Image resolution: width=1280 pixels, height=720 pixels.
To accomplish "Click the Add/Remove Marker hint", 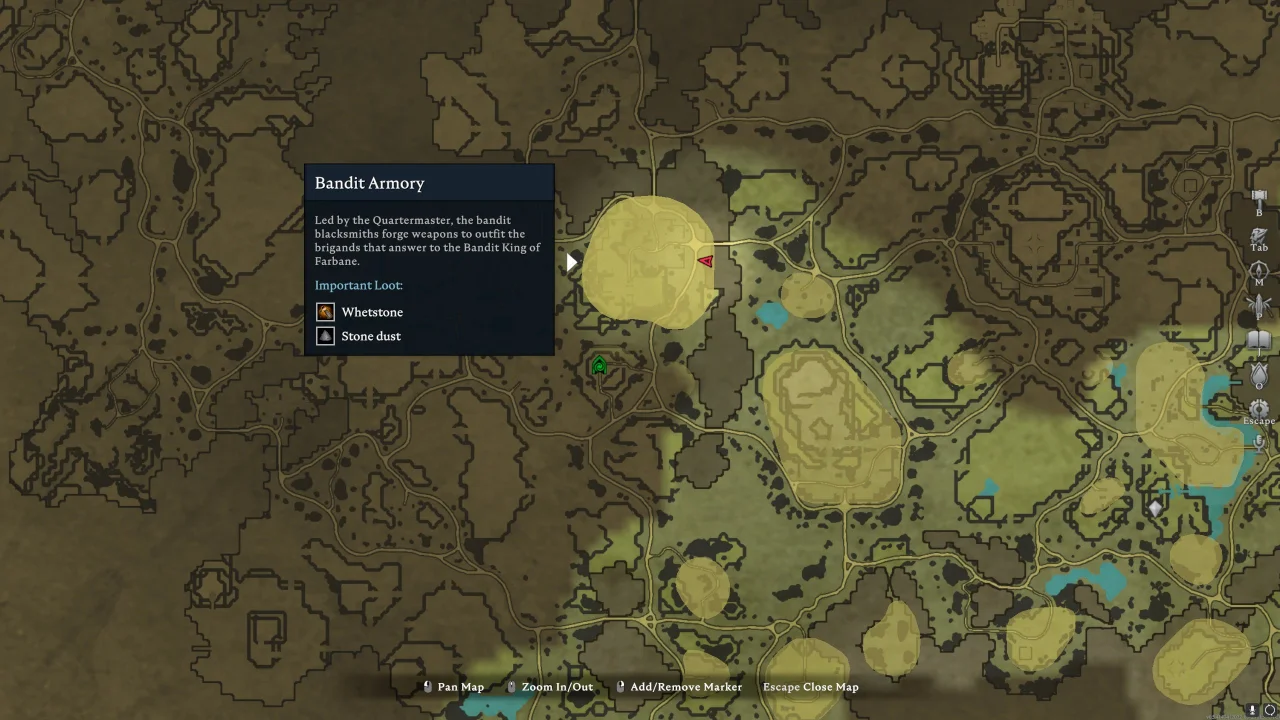I will (x=685, y=687).
